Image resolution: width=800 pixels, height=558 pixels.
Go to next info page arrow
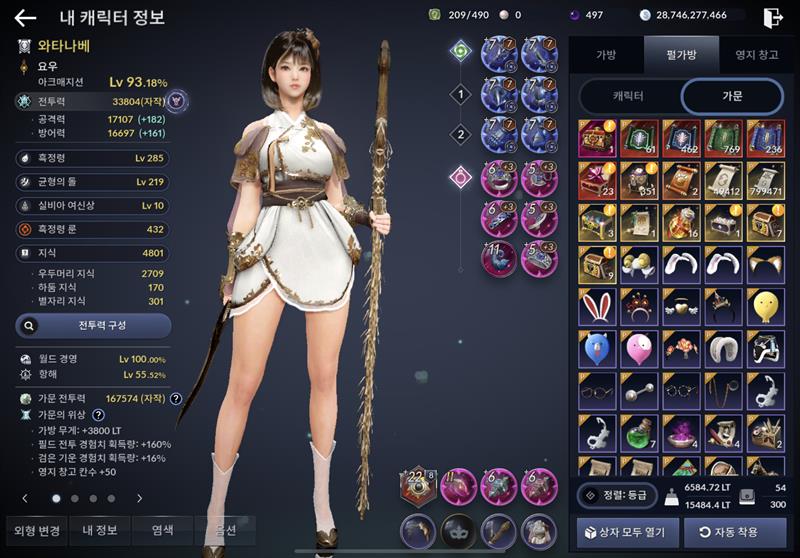(x=139, y=497)
